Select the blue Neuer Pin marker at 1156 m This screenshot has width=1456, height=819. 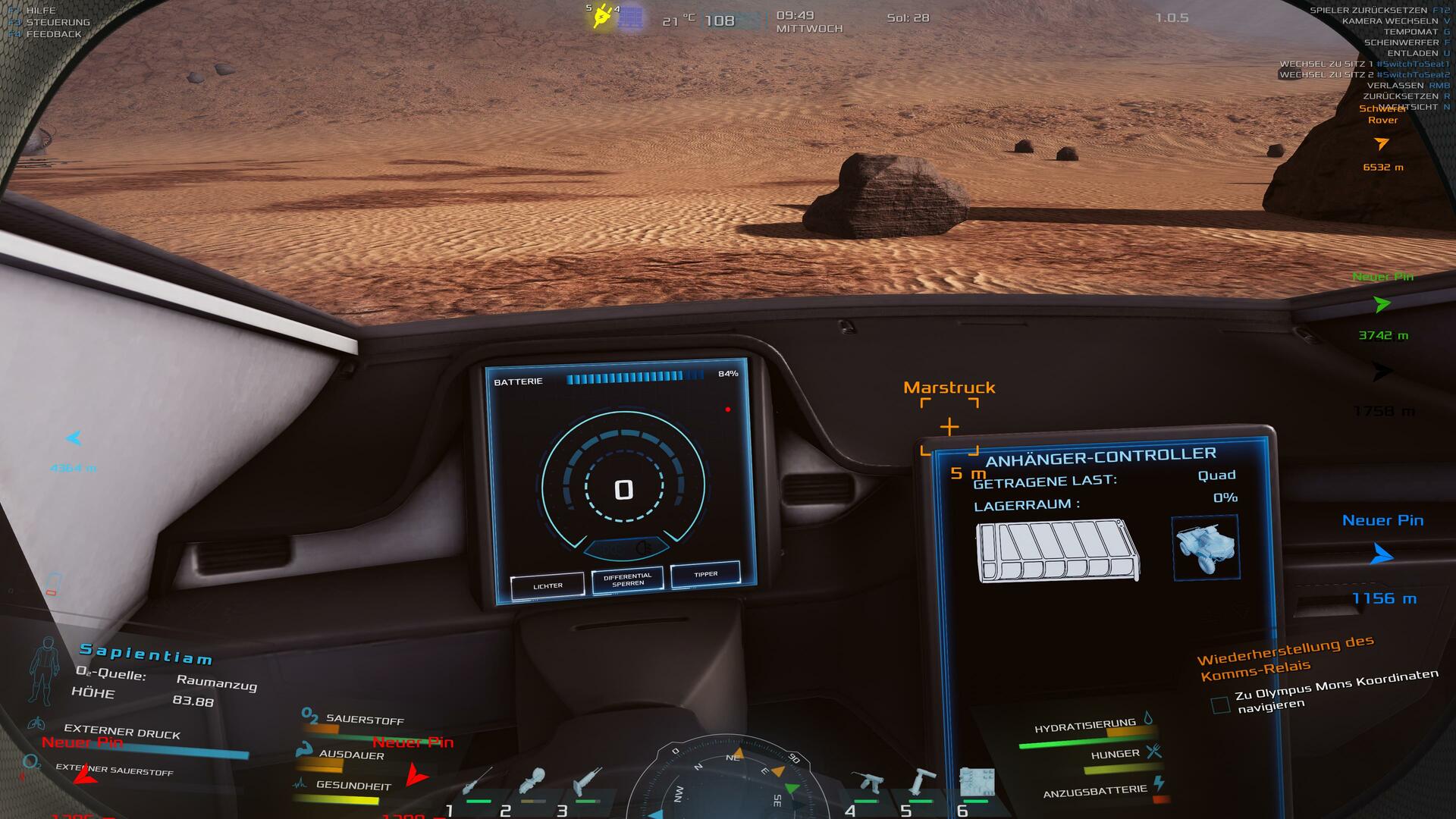coord(1382,555)
